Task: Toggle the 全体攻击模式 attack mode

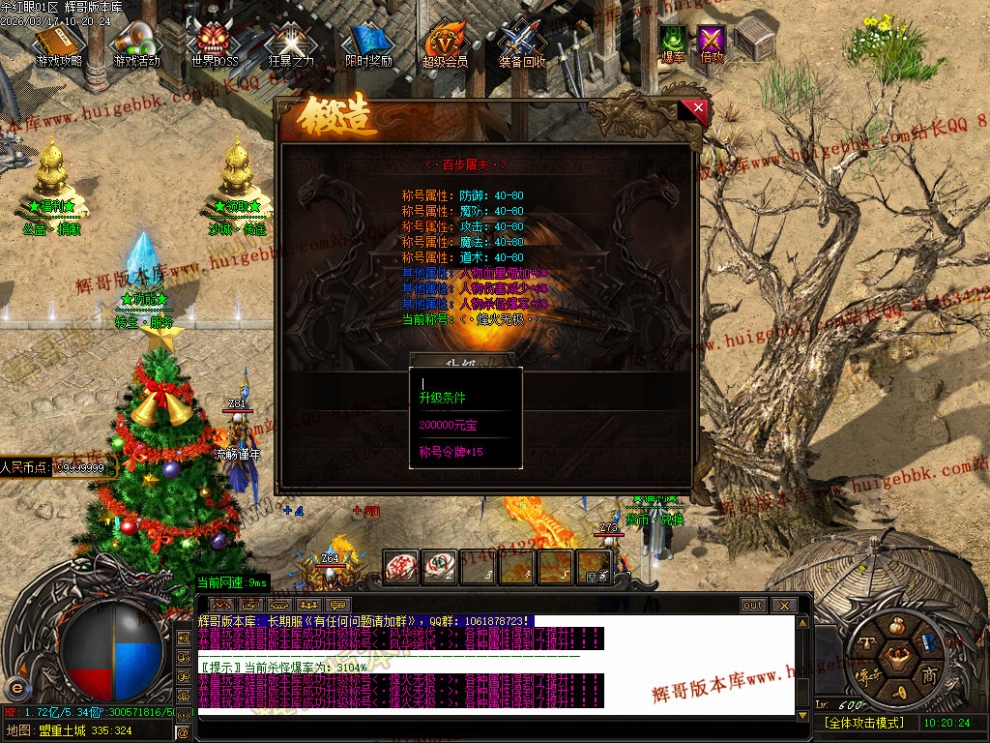Action: coord(864,722)
